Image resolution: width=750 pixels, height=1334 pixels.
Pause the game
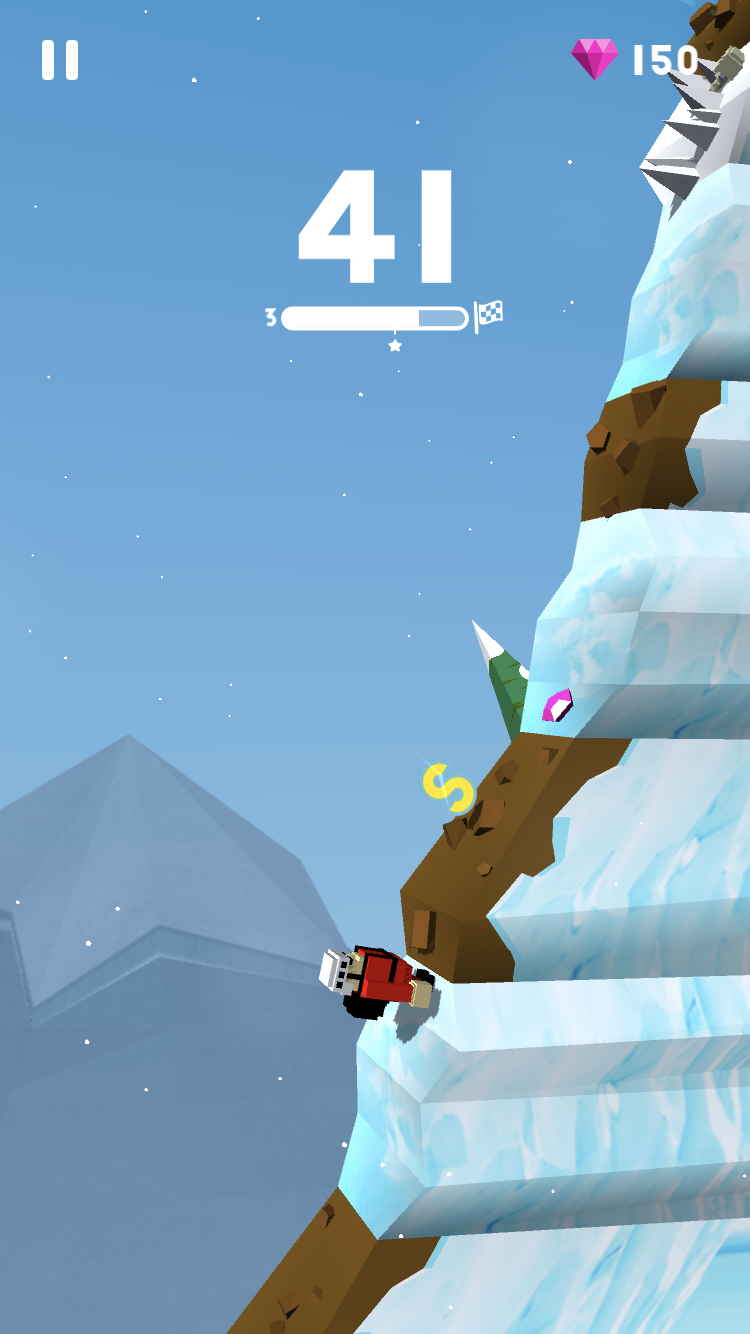tap(60, 60)
